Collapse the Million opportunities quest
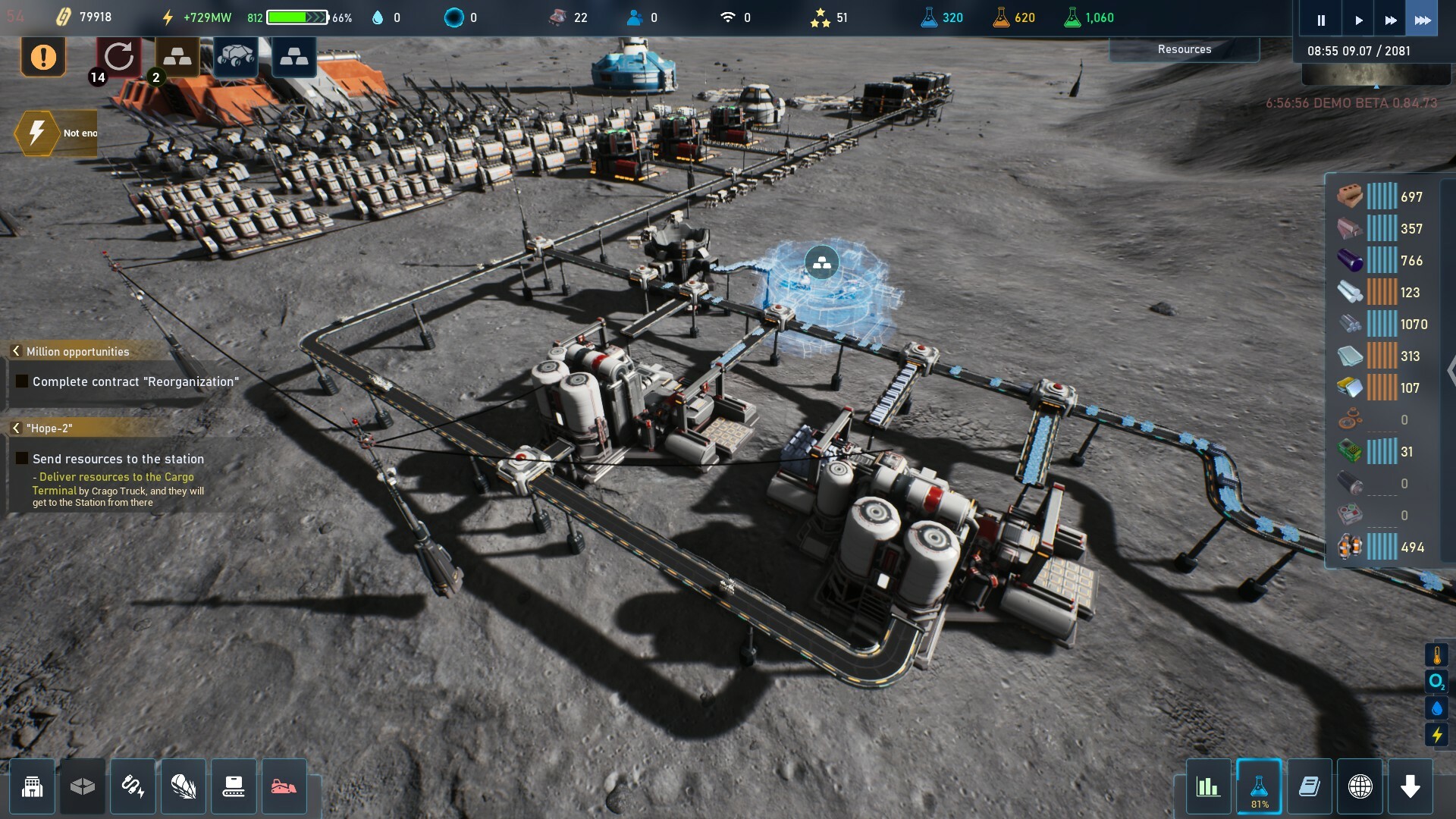Image resolution: width=1456 pixels, height=819 pixels. [16, 351]
